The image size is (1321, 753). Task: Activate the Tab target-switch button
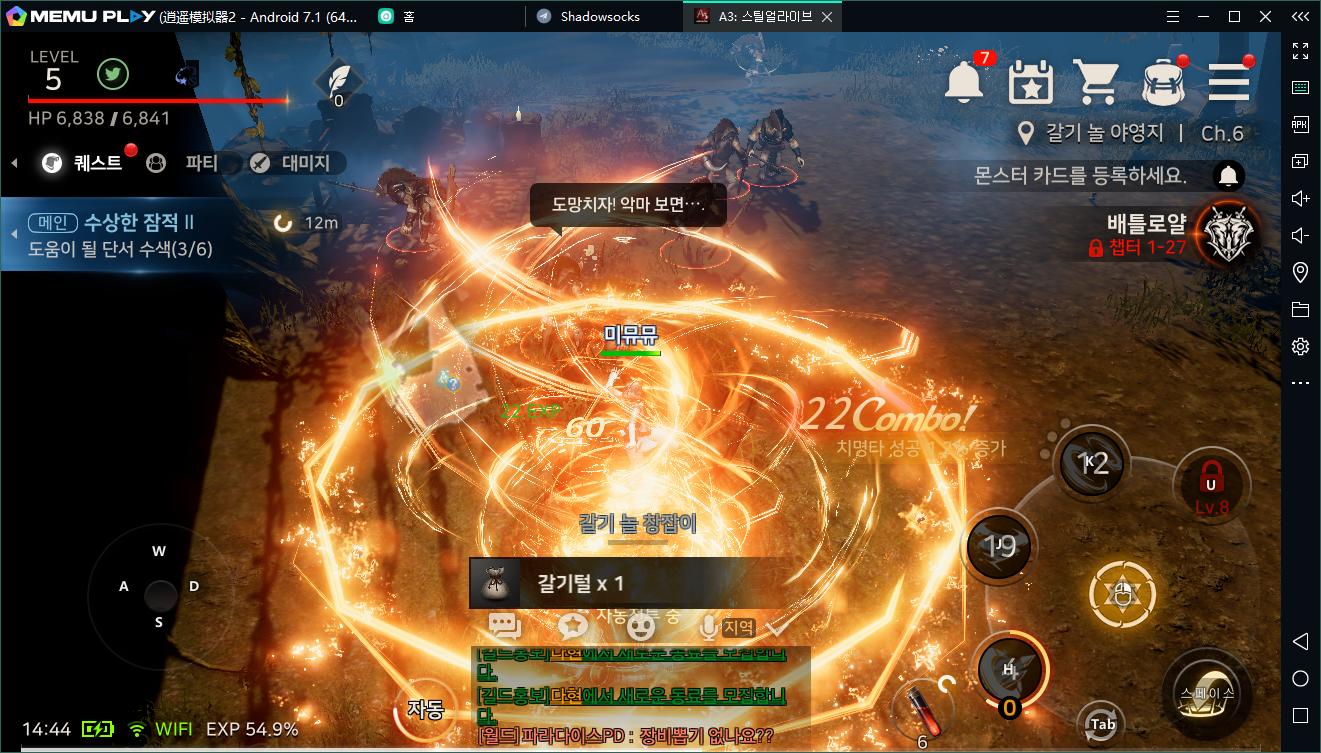1102,724
